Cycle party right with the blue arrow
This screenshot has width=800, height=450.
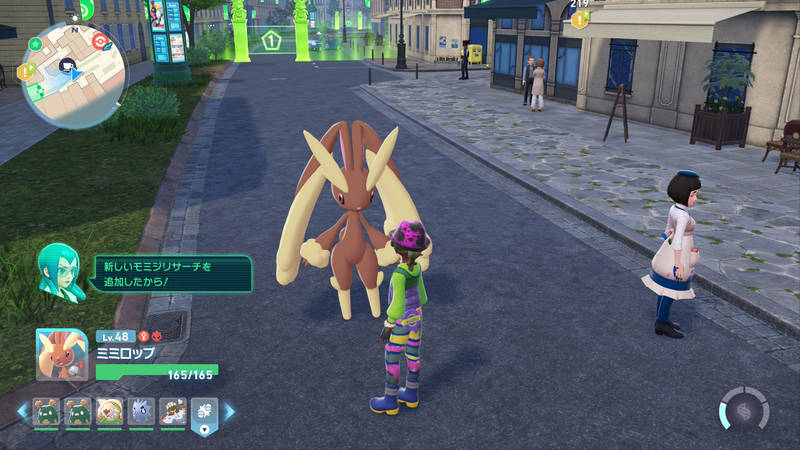tap(229, 411)
